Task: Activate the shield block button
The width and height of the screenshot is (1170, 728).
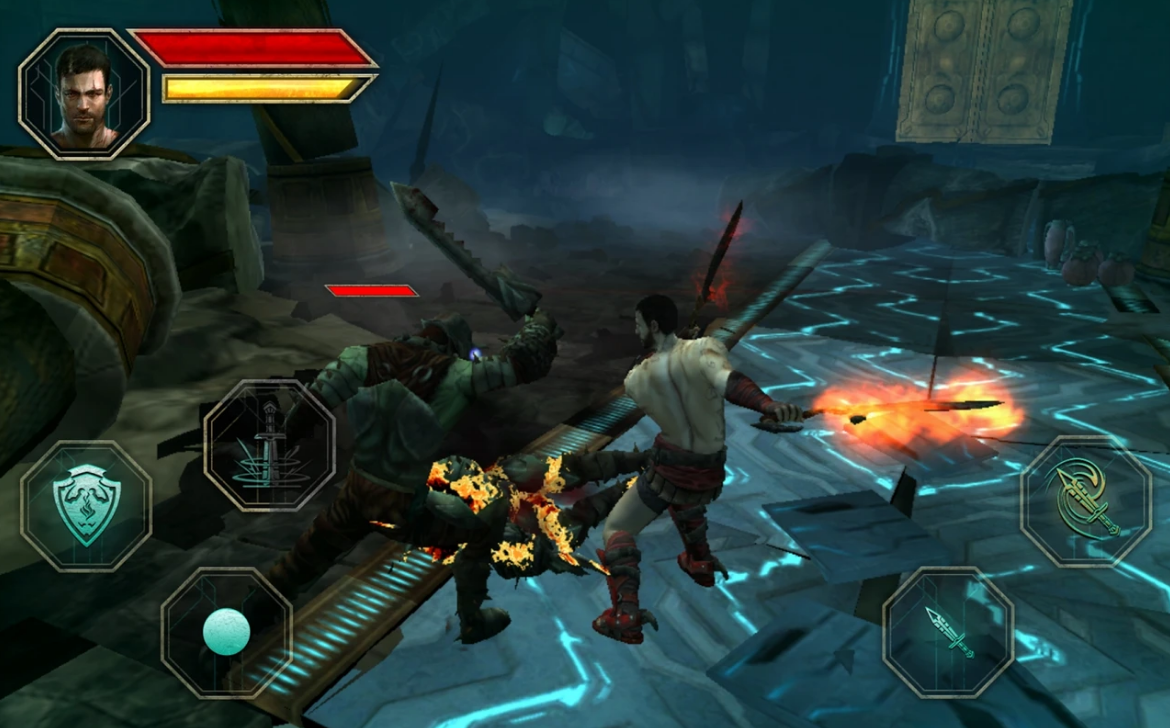Action: (x=86, y=506)
